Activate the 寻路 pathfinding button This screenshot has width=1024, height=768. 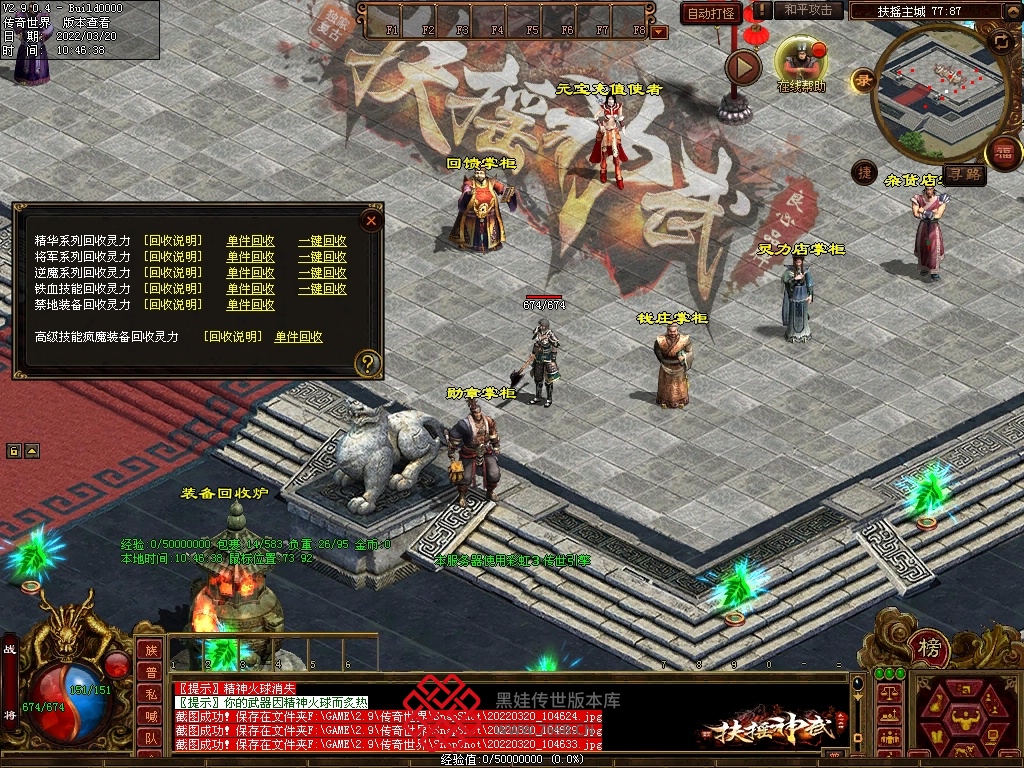965,175
